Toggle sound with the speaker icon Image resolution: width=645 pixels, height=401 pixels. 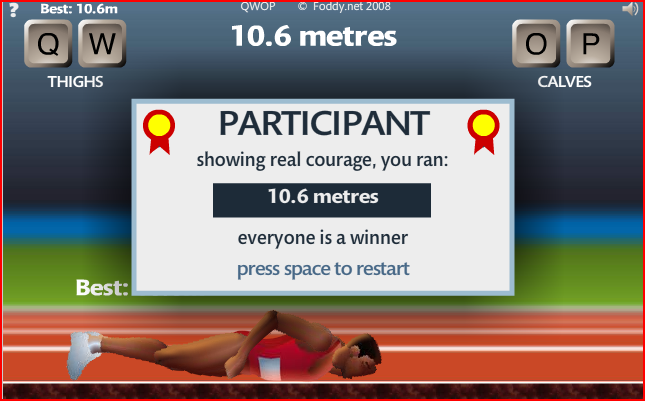pyautogui.click(x=629, y=9)
